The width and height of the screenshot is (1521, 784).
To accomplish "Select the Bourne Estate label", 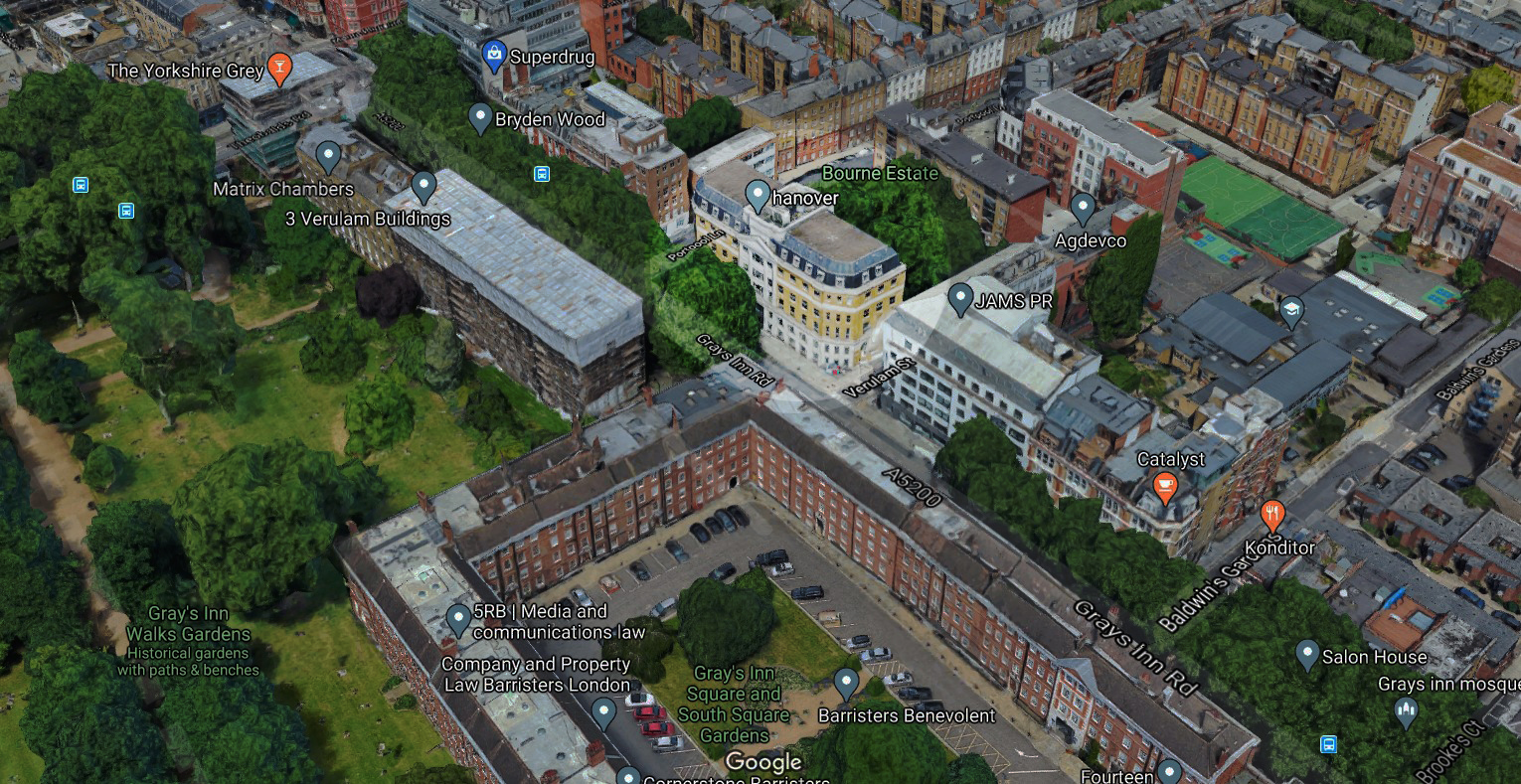I will [x=880, y=173].
